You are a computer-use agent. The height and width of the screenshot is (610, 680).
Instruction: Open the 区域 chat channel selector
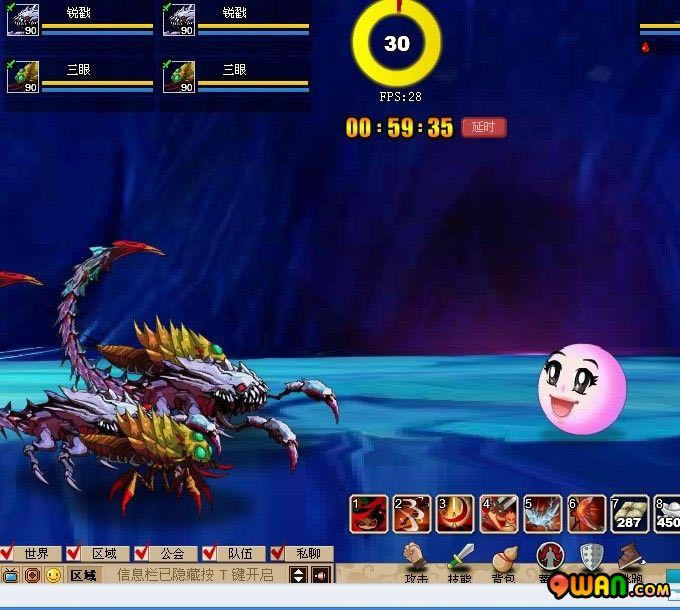[x=84, y=575]
